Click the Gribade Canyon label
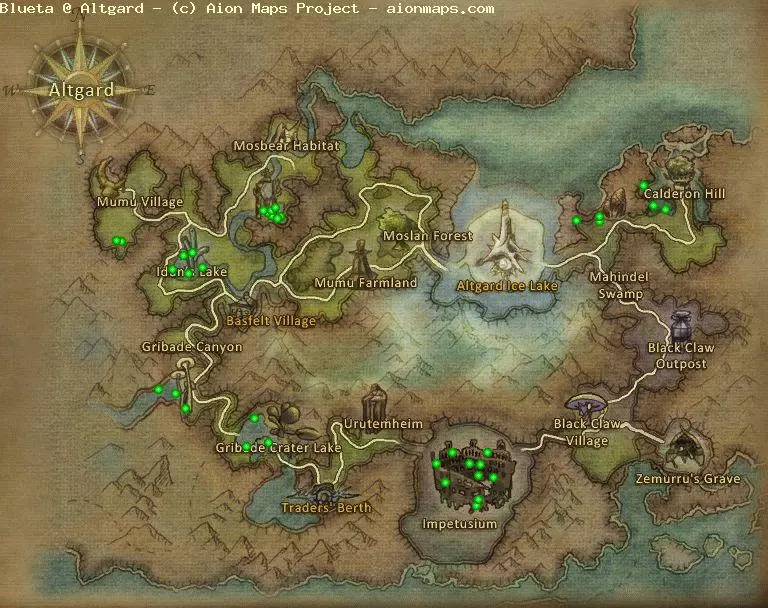Screen dimensions: 768x608 191,347
